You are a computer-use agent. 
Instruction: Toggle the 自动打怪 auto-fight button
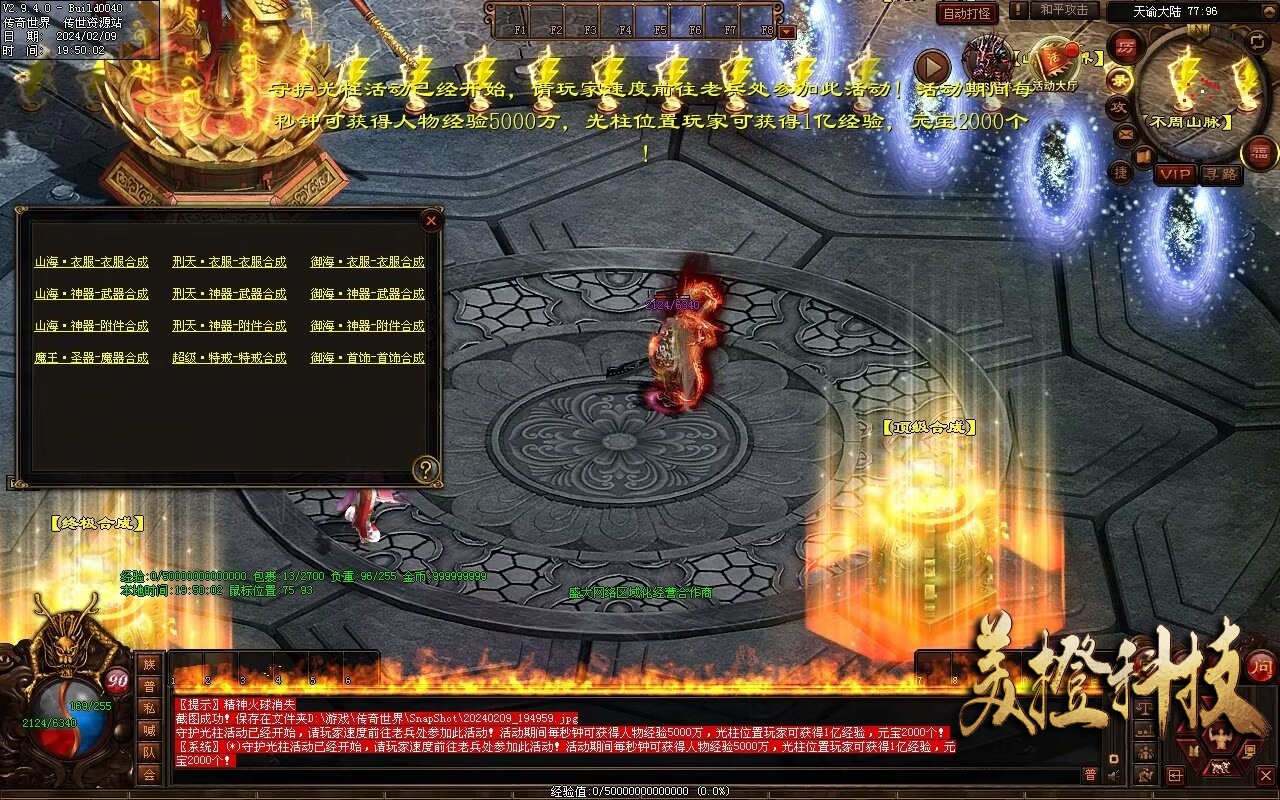click(x=968, y=13)
